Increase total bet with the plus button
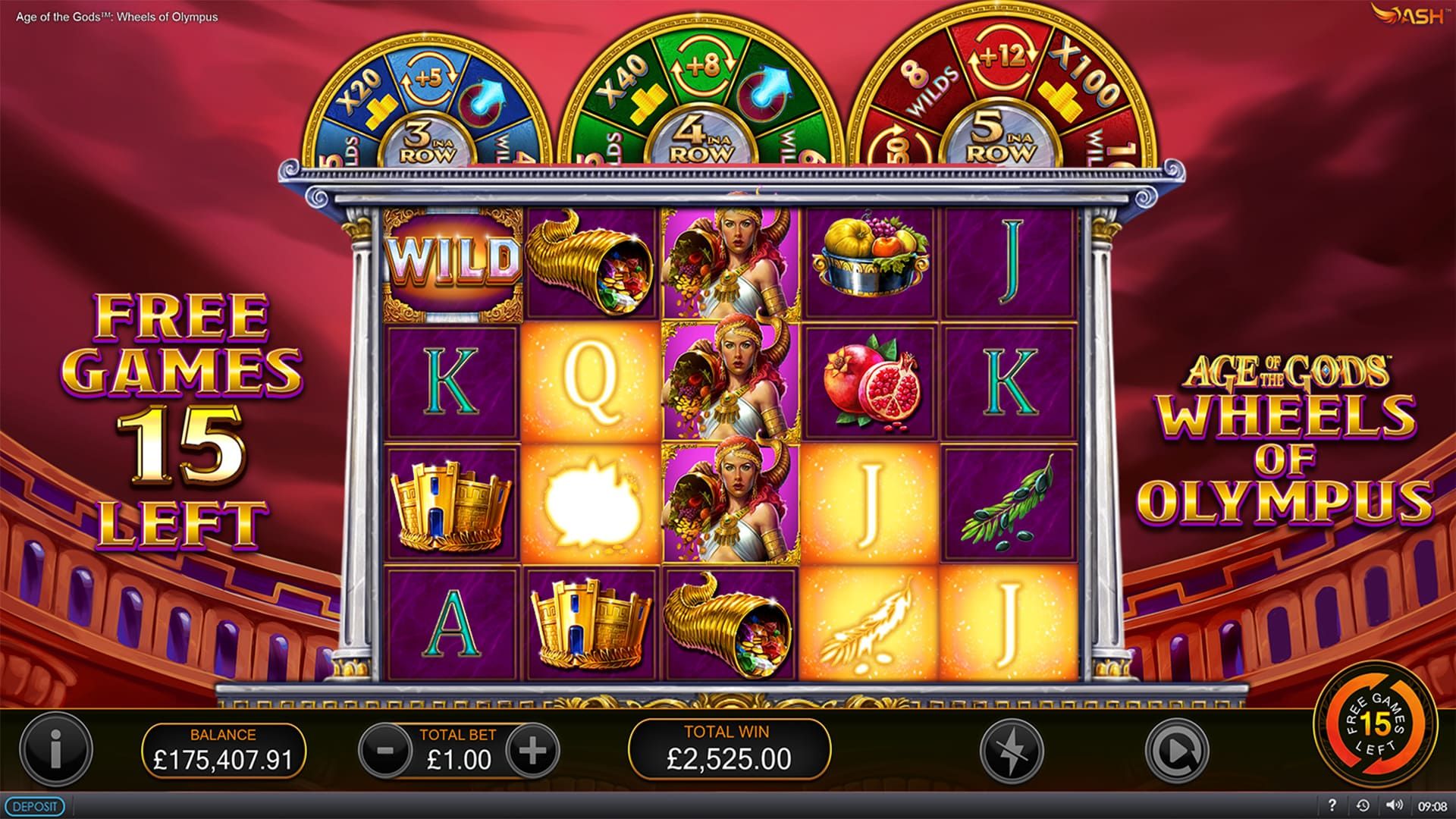 point(532,751)
